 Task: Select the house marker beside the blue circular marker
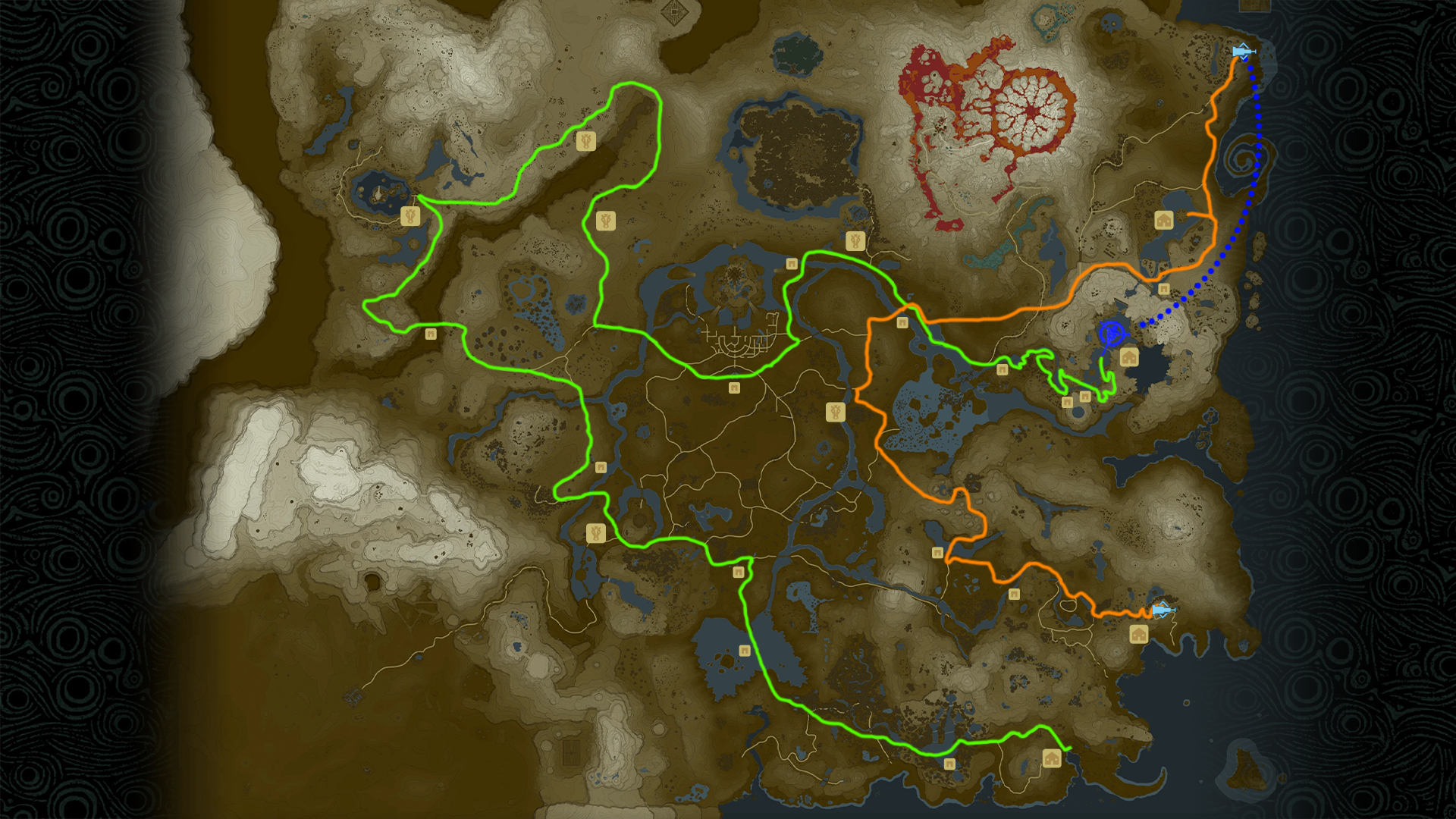(1129, 357)
